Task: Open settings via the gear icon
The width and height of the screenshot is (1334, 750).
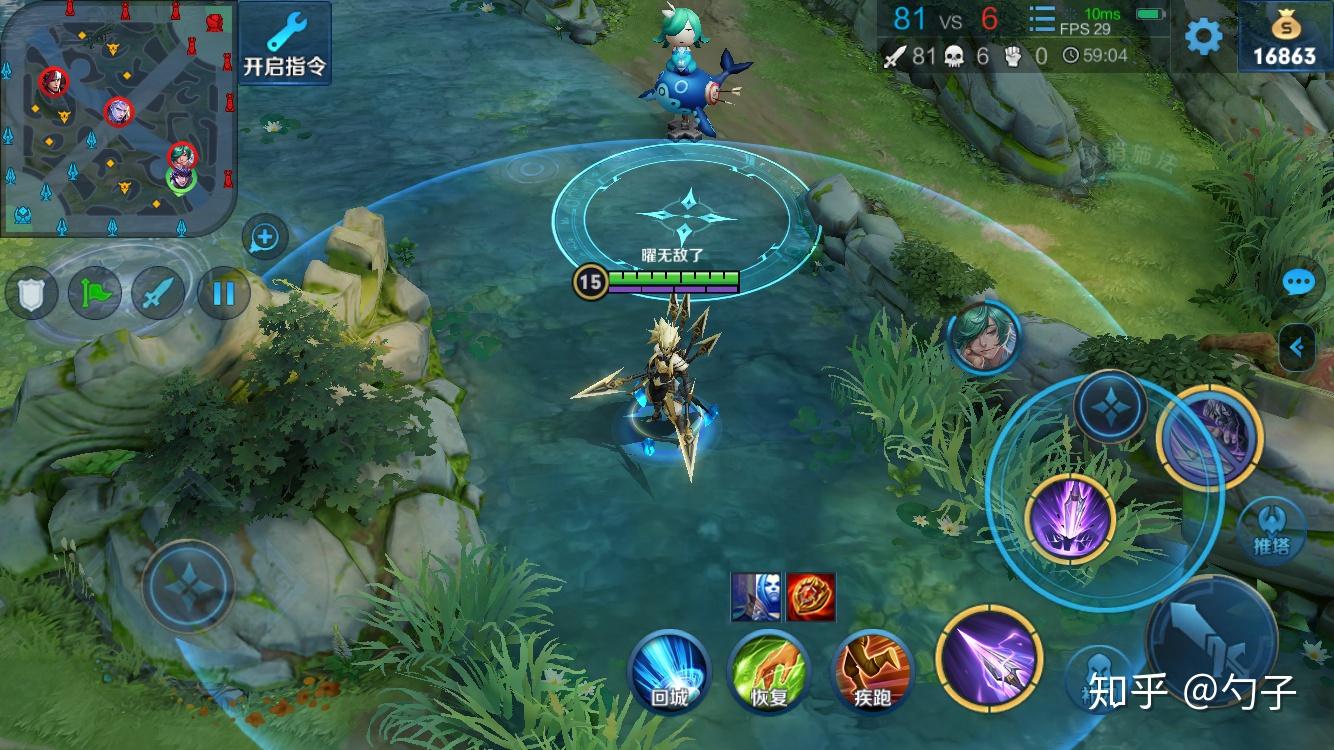Action: tap(1204, 37)
